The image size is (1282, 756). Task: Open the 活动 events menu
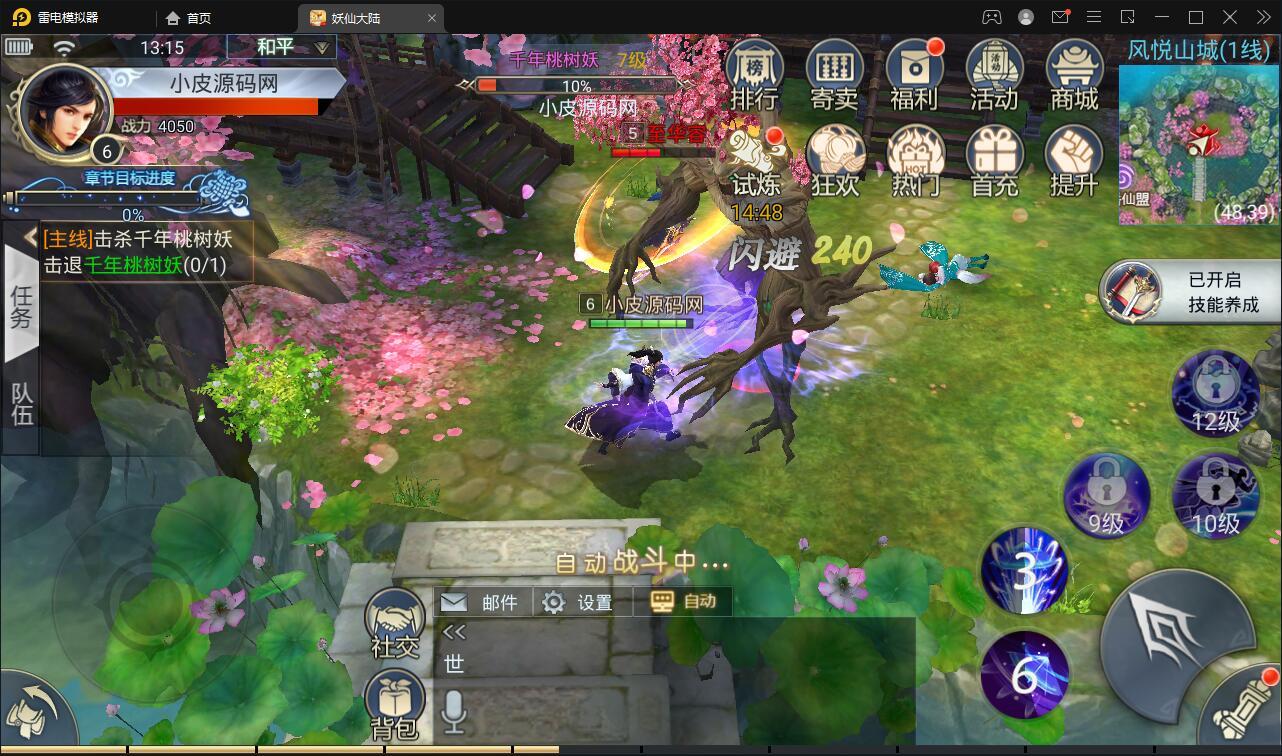[994, 73]
